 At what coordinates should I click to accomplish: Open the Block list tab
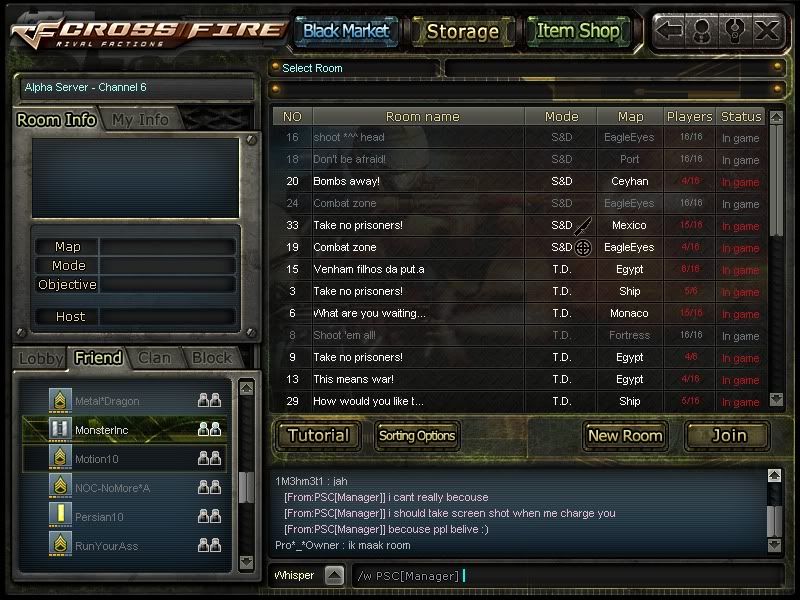click(211, 357)
